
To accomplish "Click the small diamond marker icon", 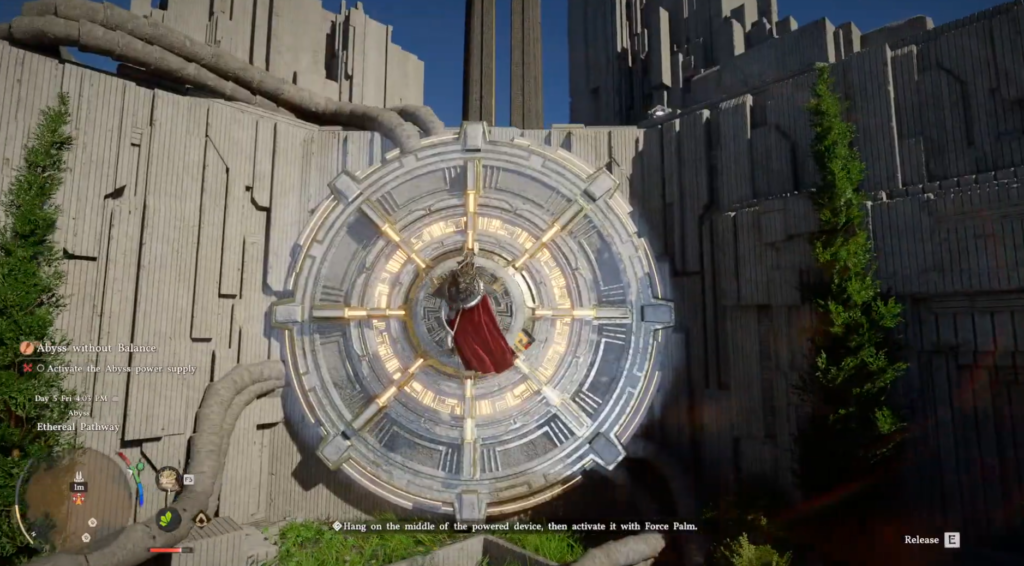I will coord(201,519).
